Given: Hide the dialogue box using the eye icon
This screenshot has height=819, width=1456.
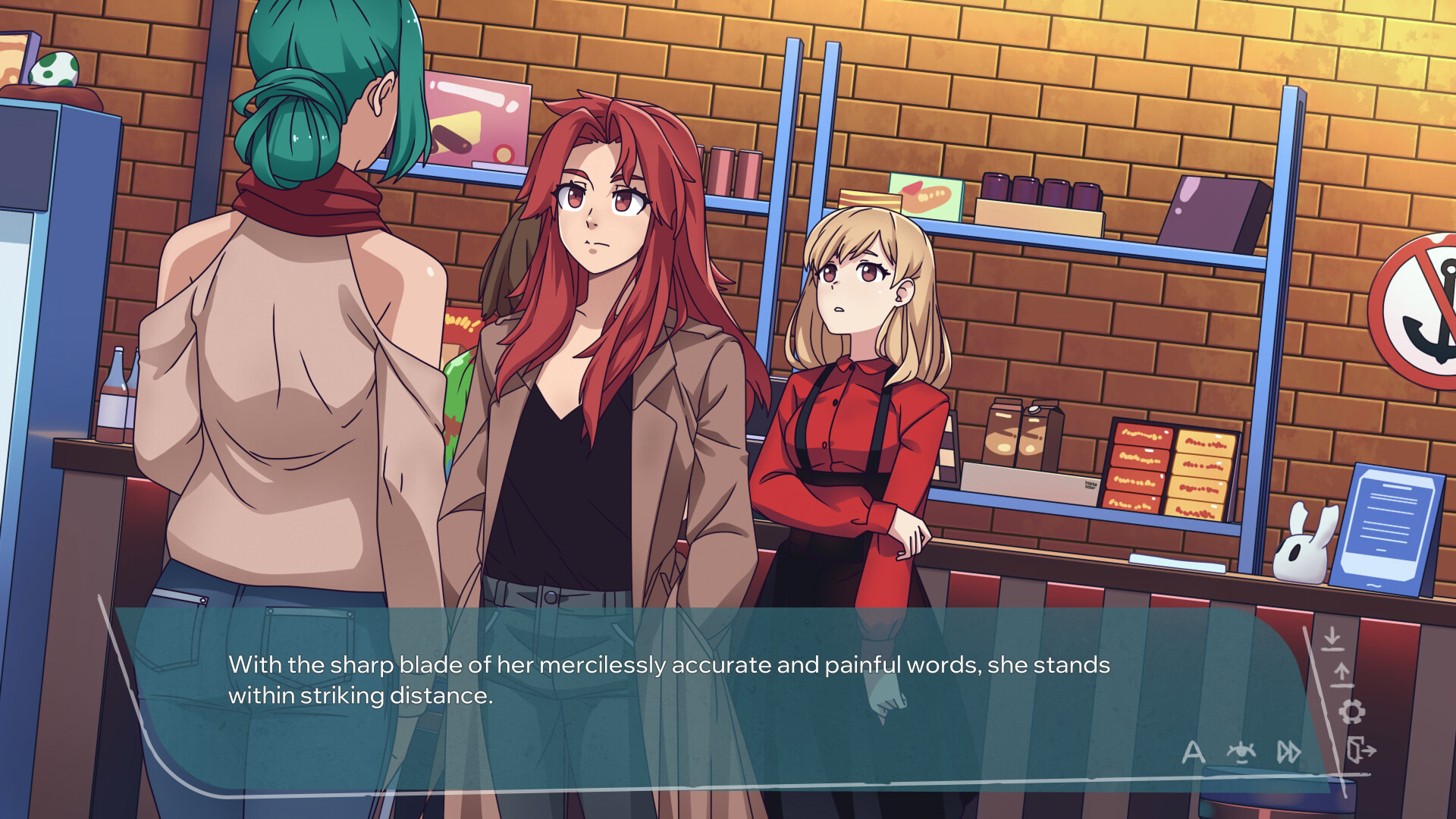Looking at the screenshot, I should point(1241,753).
